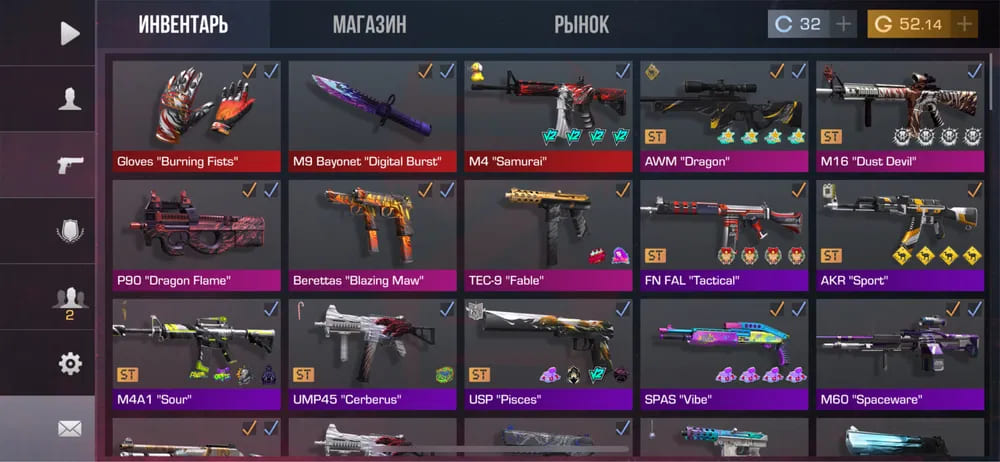Pick the SPAS "Vibe" shotgun skin
Screen dimensions: 1000x462
click(x=724, y=355)
